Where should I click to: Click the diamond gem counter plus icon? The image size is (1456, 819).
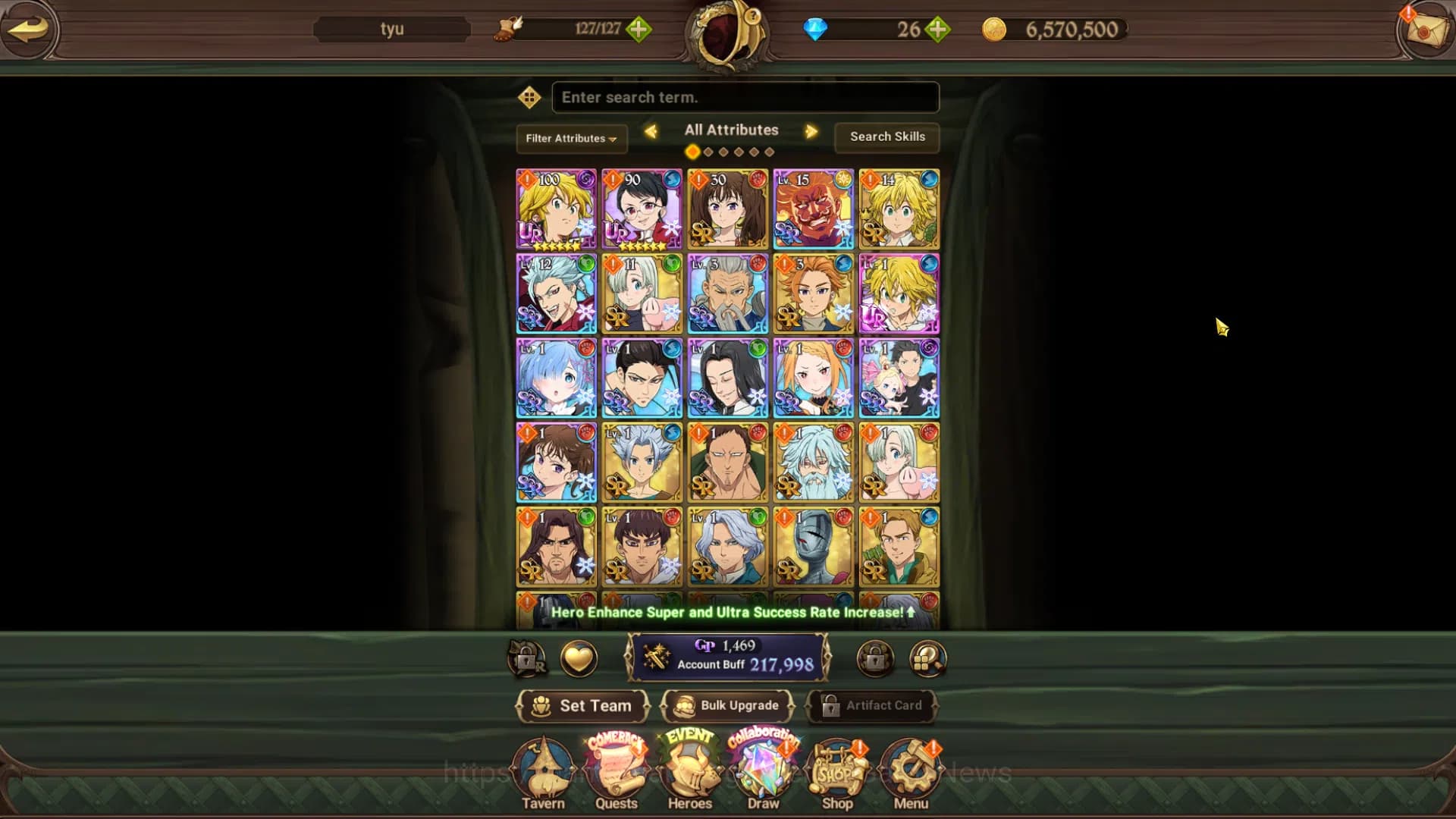pos(938,30)
